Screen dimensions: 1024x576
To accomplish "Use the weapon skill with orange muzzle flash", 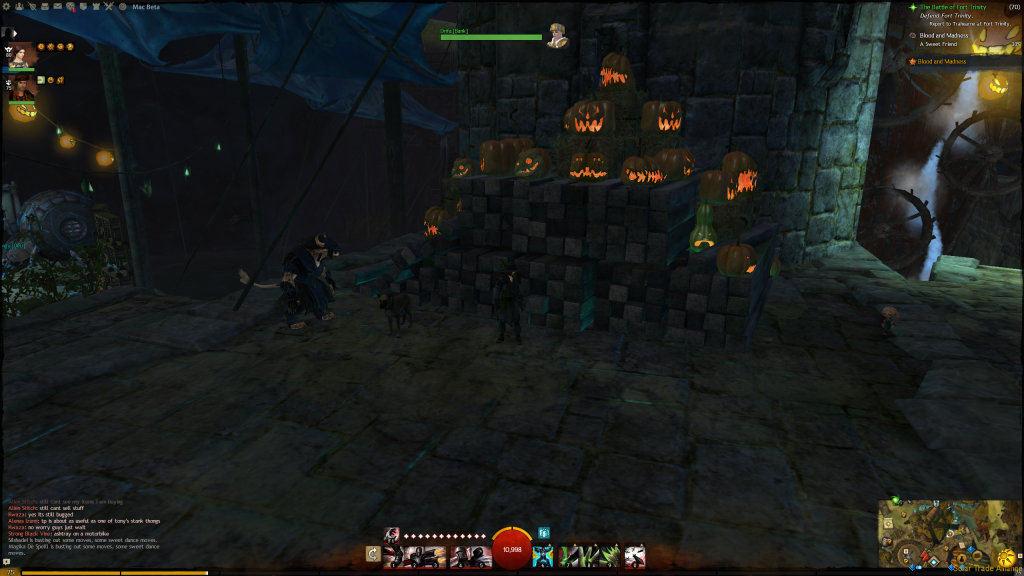I will (x=436, y=556).
